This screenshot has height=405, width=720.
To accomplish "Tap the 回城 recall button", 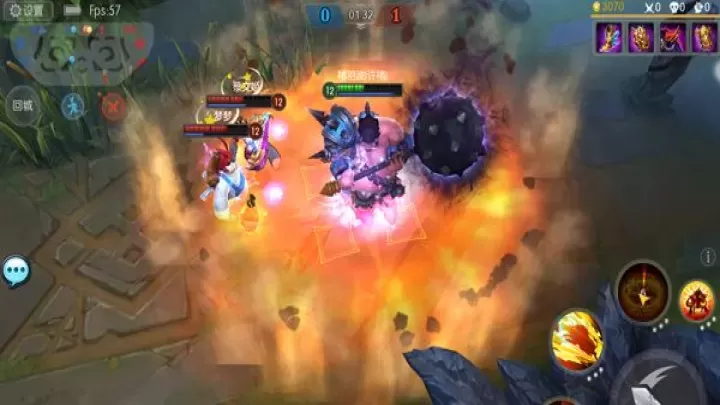I will point(21,105).
